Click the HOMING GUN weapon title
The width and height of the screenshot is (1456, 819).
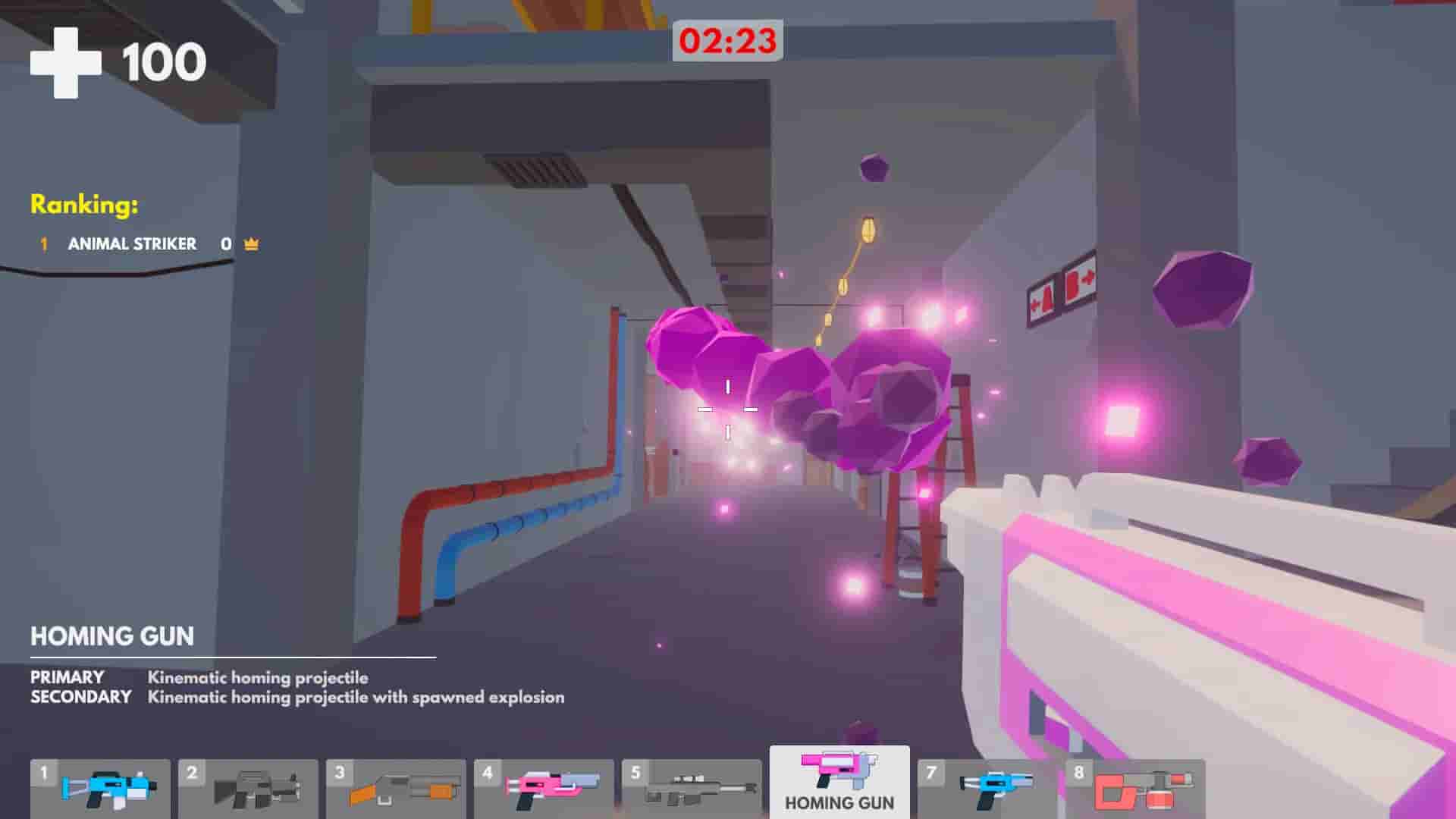[x=112, y=637]
